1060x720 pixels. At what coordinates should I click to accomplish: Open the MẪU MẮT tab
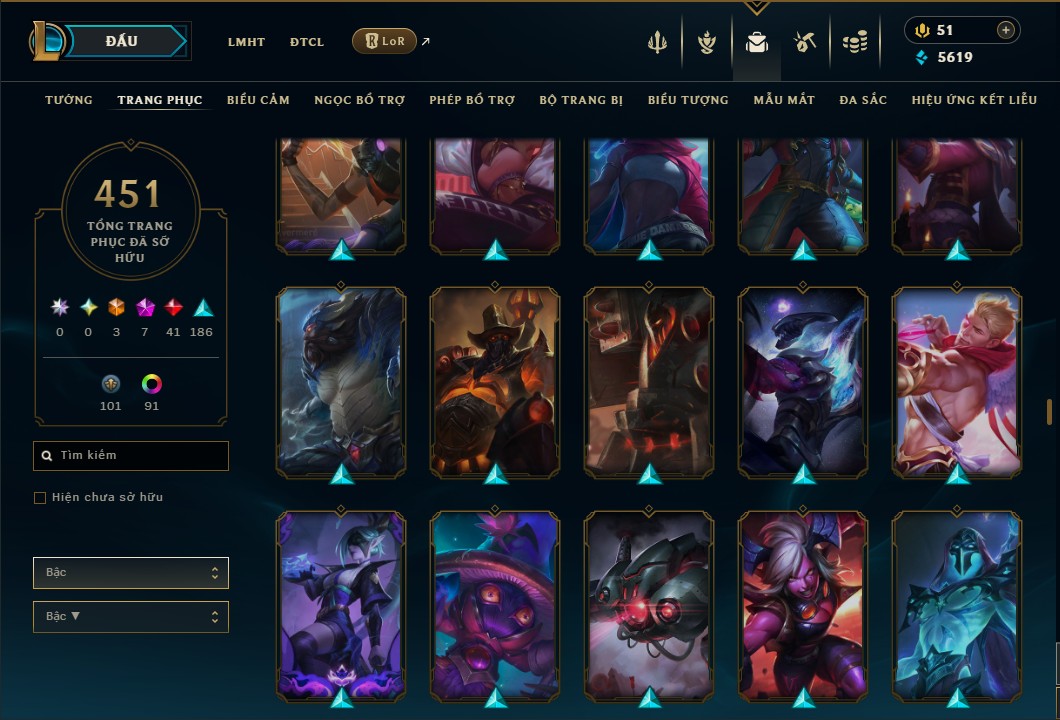pyautogui.click(x=784, y=100)
